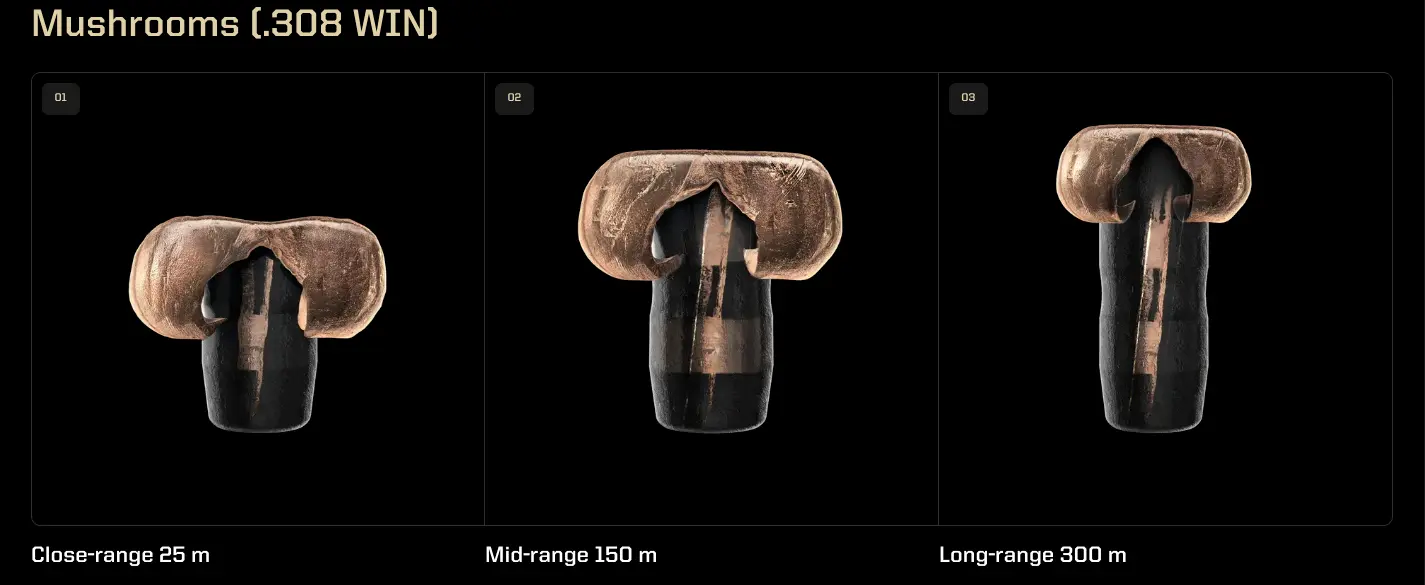Select the mid-range 150 m bullet tile
This screenshot has width=1425, height=585.
pyautogui.click(x=711, y=290)
